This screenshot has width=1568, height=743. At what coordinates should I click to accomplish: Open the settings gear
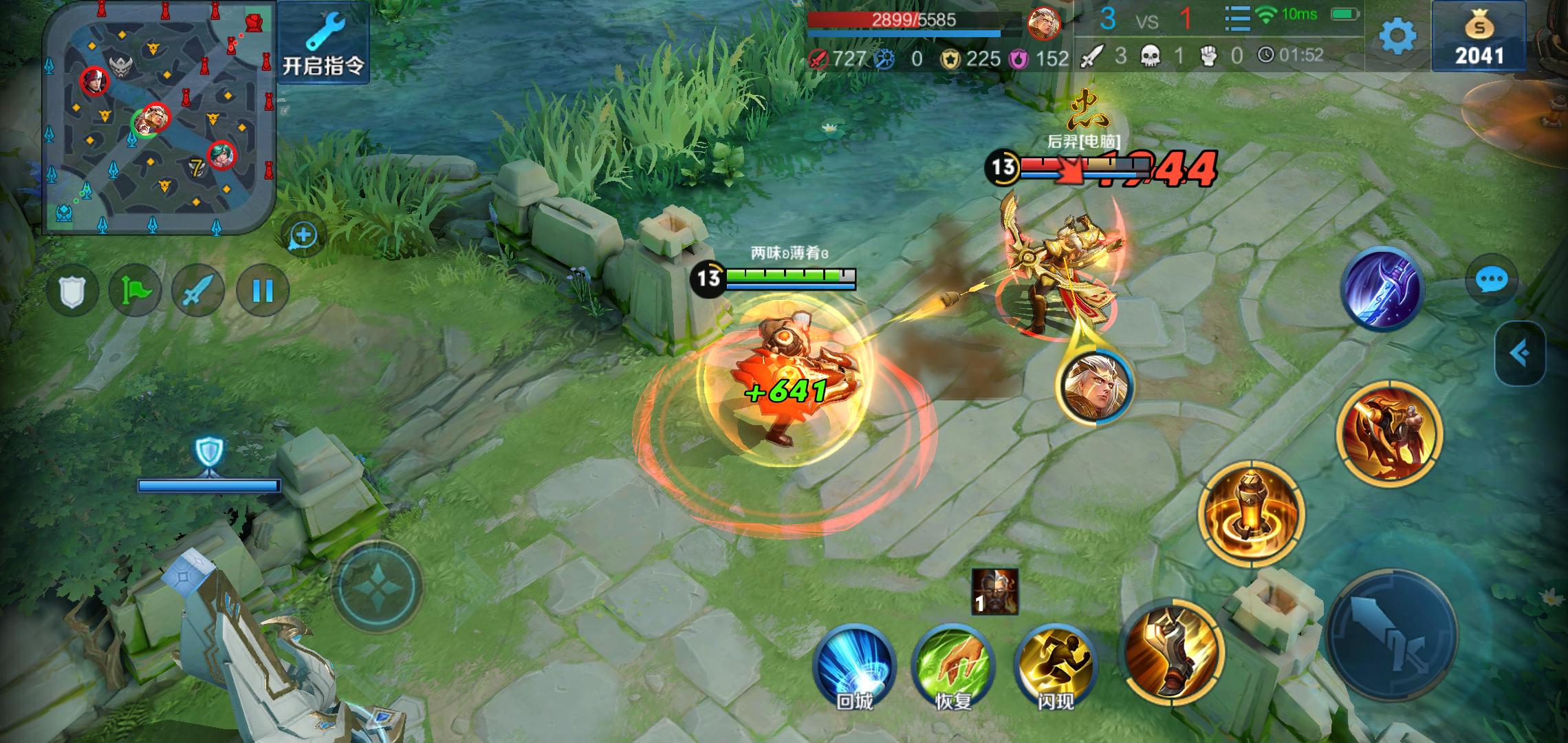click(x=1397, y=36)
